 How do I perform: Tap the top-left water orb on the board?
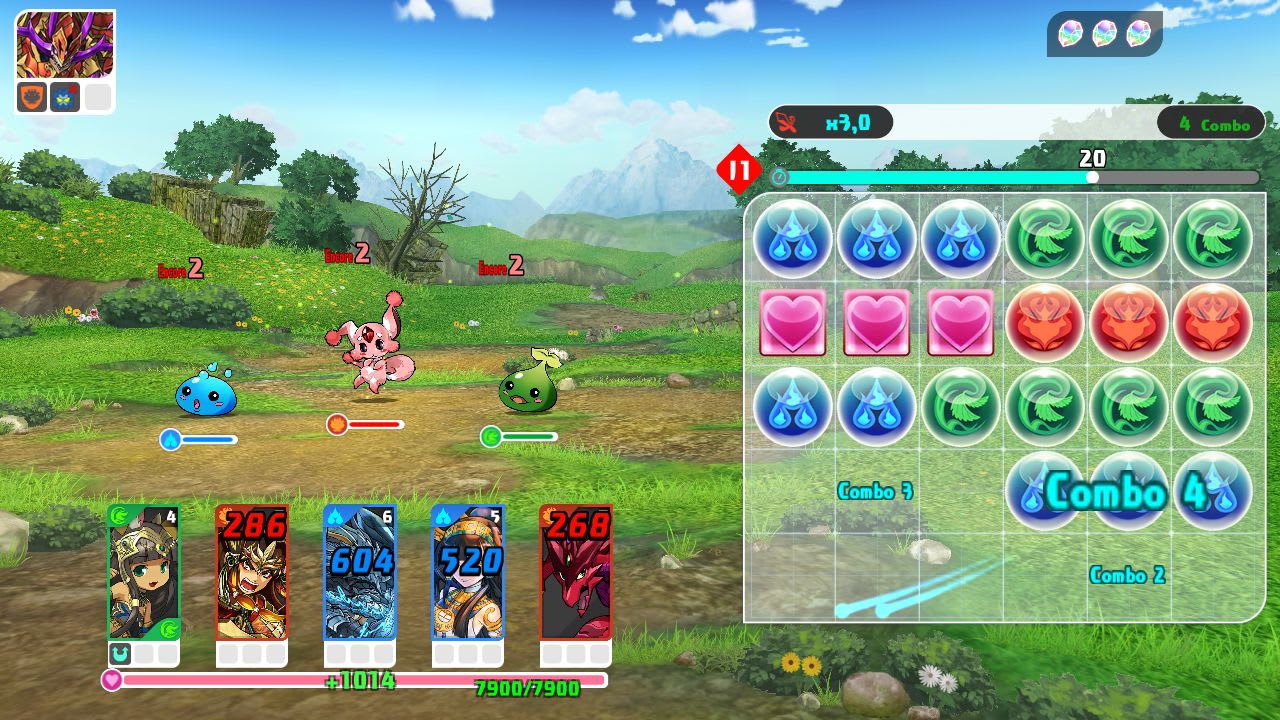tap(792, 240)
